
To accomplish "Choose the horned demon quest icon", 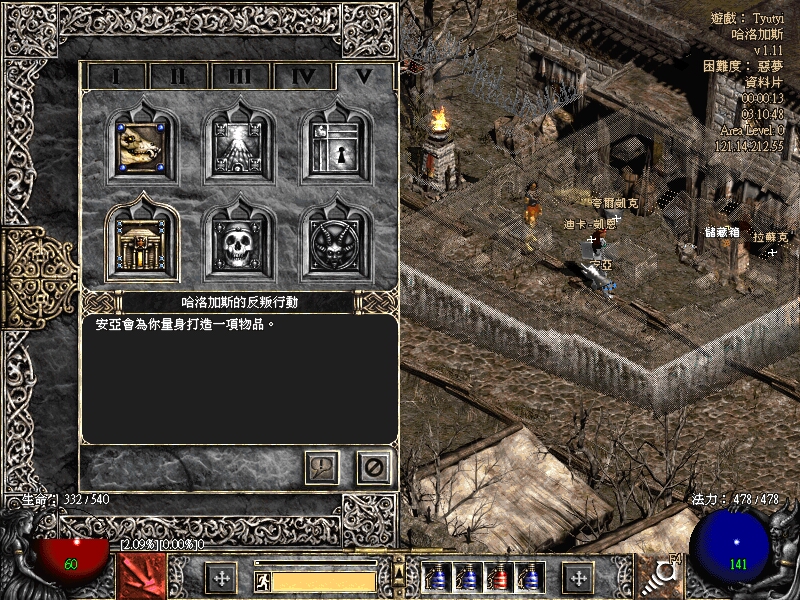I will (x=335, y=241).
